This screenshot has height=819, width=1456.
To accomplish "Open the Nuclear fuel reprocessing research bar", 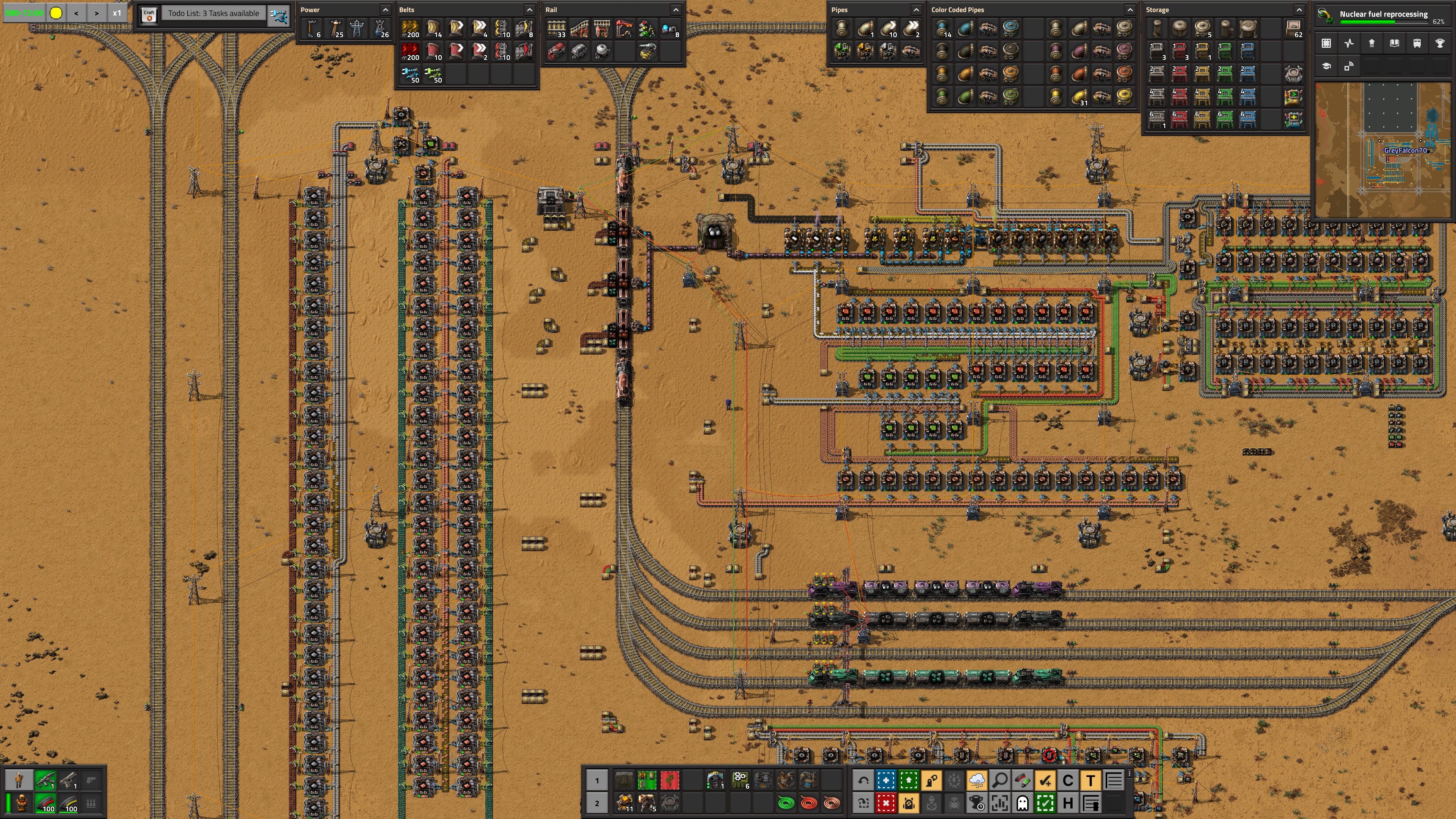I will click(x=1382, y=16).
